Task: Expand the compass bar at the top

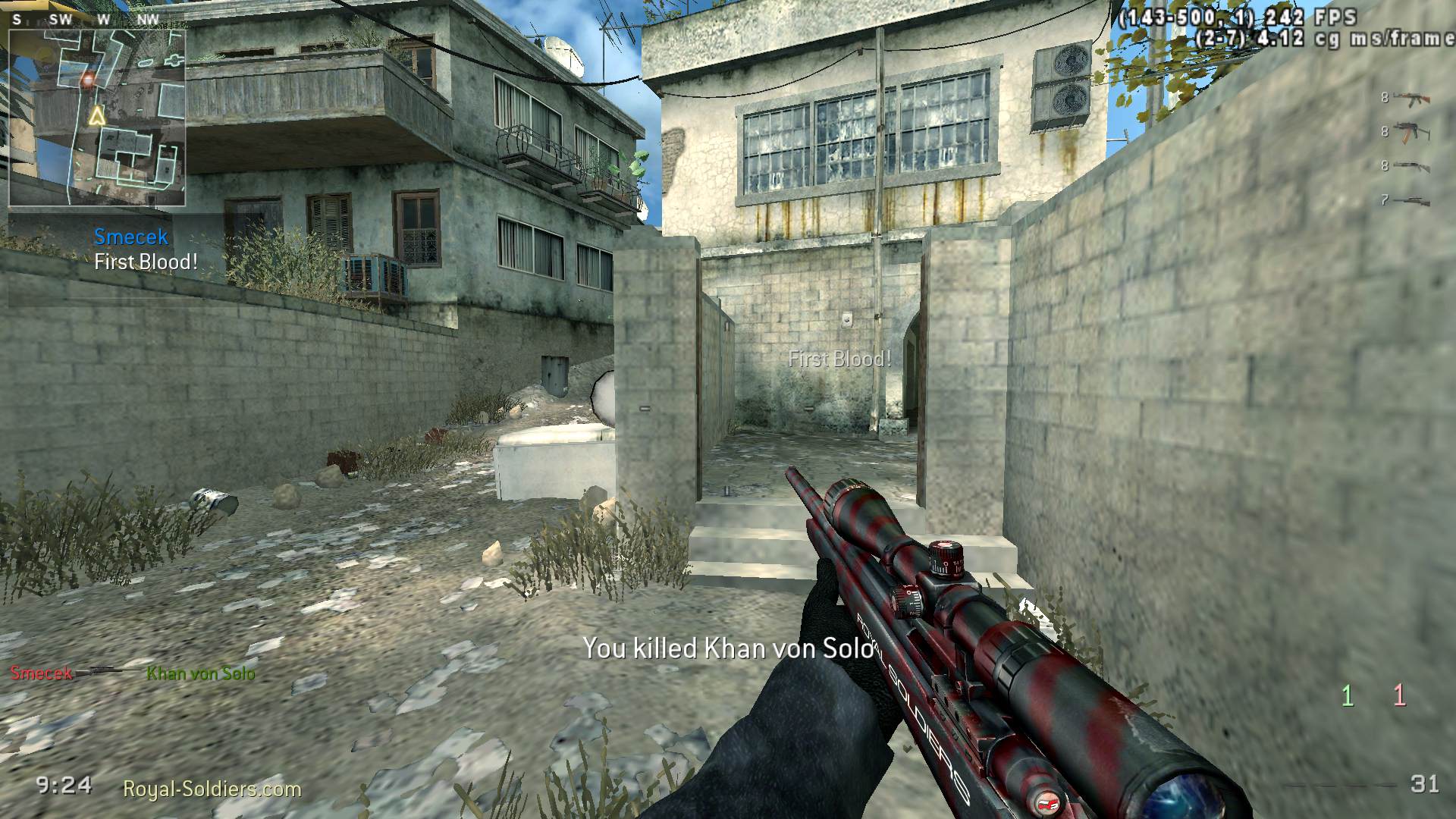Action: 83,19
